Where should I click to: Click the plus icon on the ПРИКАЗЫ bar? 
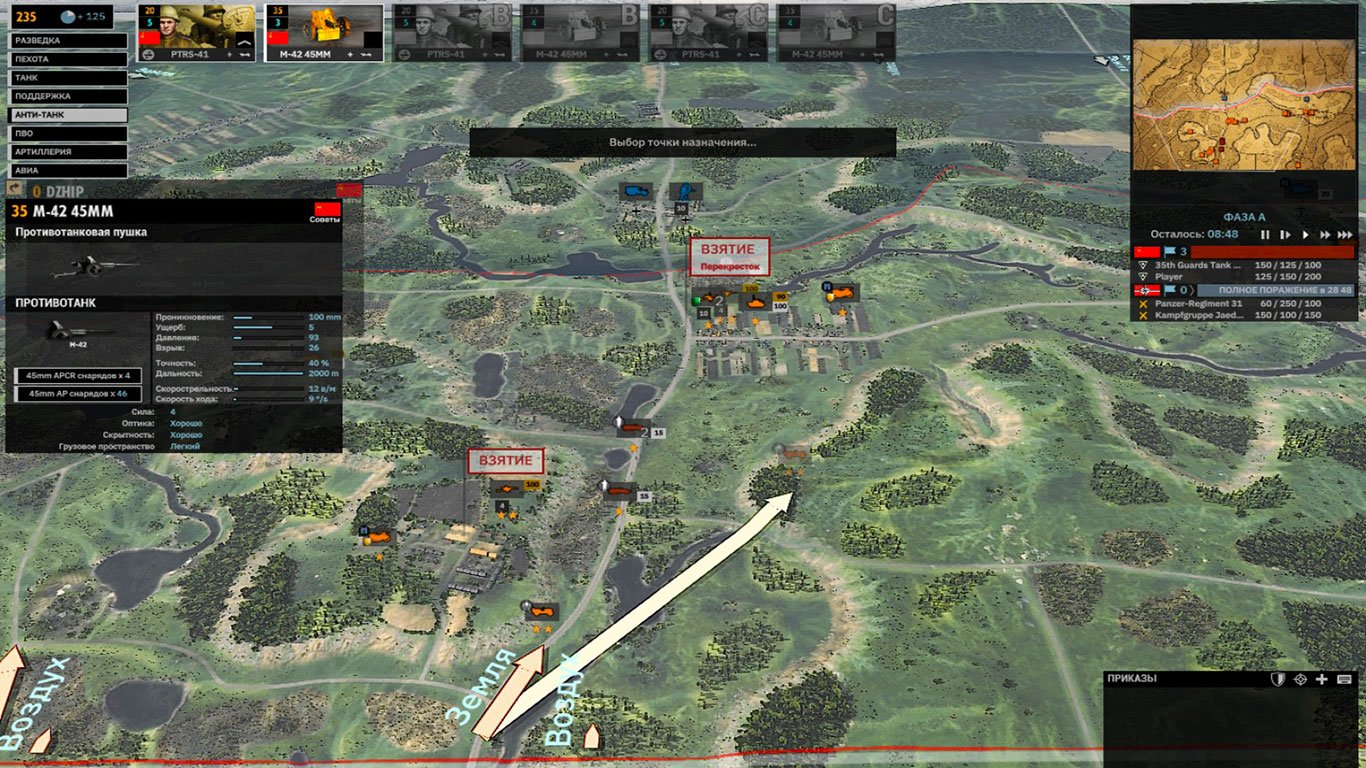click(x=1321, y=678)
